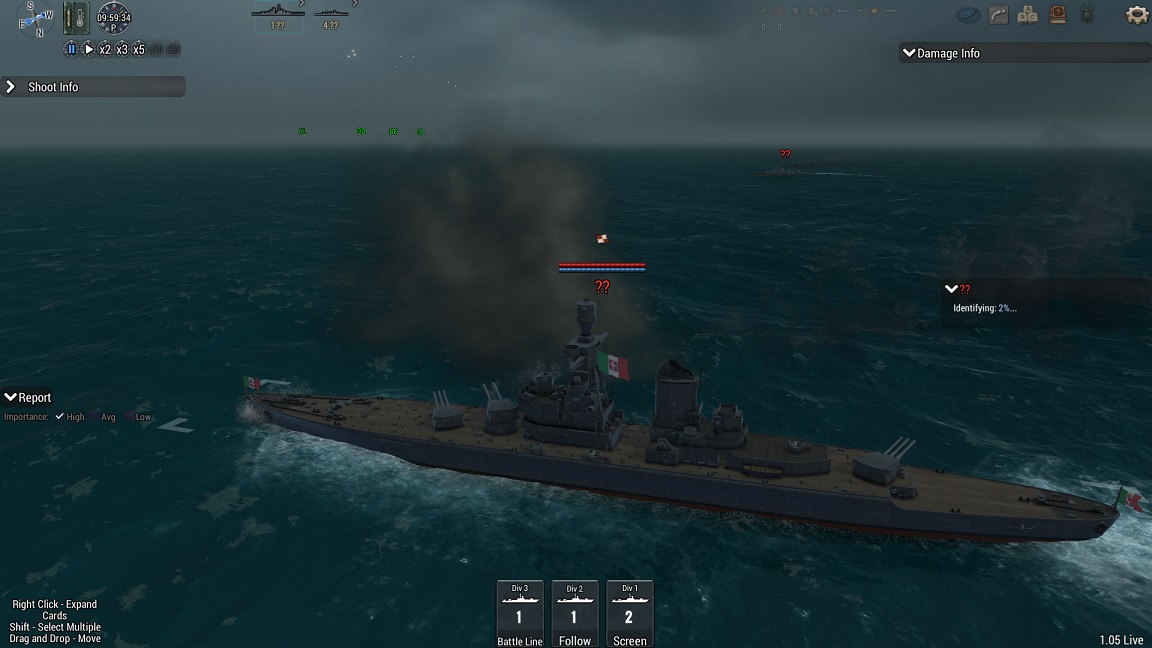Select the Div 2 Follow card
1152x648 pixels.
[x=574, y=612]
